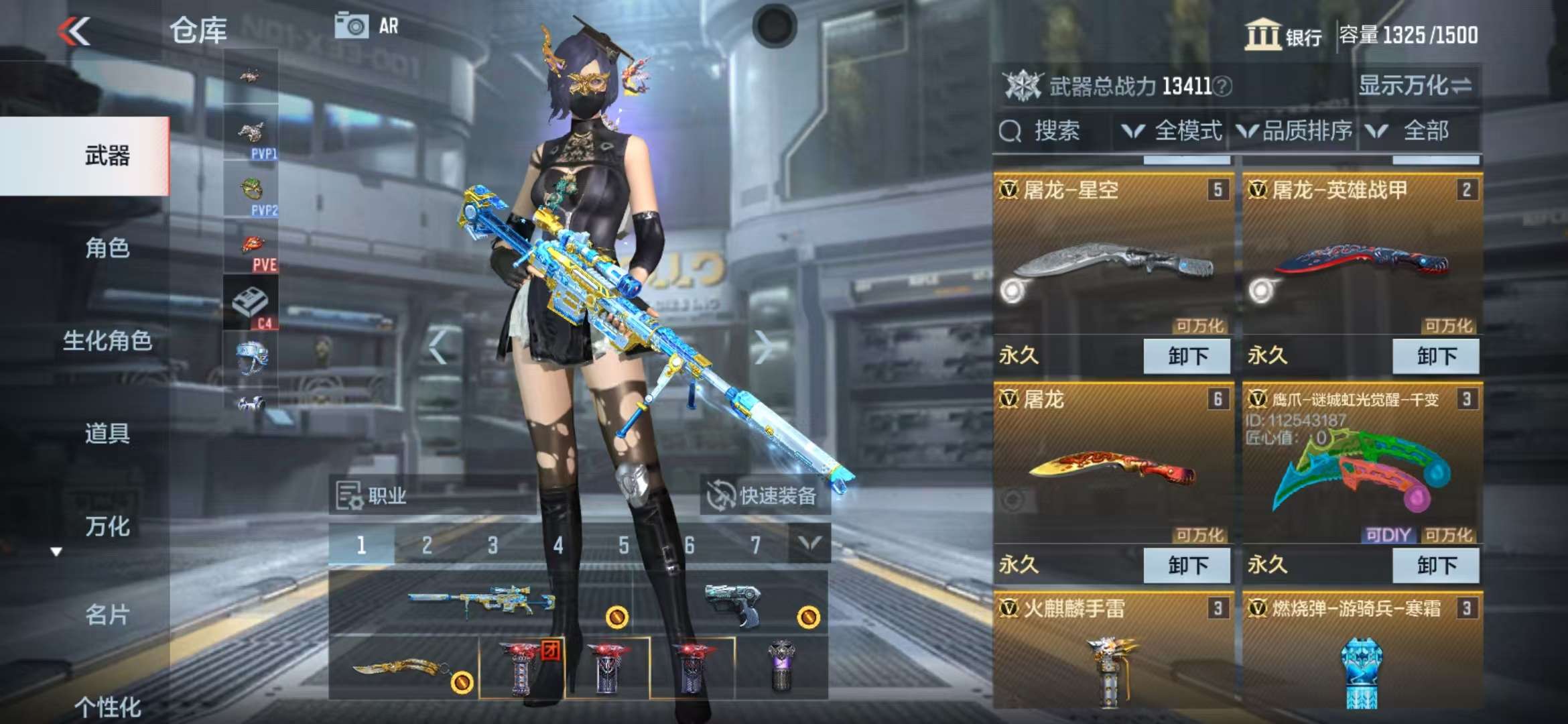Activate 快速装备 quick equip
This screenshot has height=724, width=1568.
(x=764, y=496)
